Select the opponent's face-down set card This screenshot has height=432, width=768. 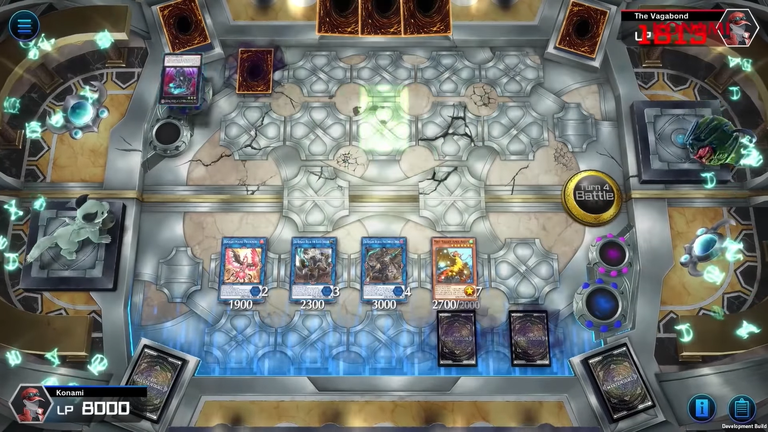click(x=255, y=70)
